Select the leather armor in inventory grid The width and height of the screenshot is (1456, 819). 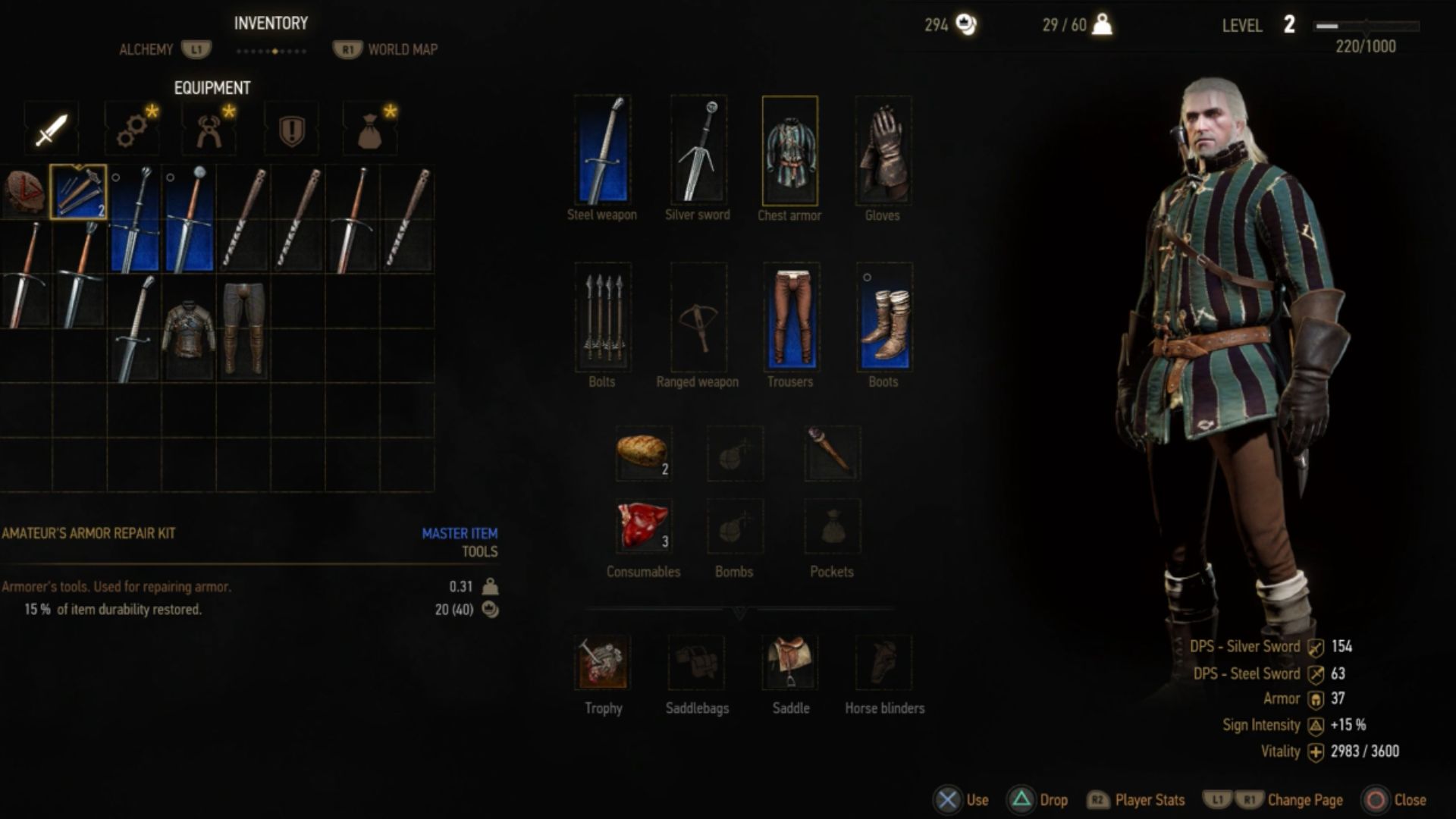(189, 329)
